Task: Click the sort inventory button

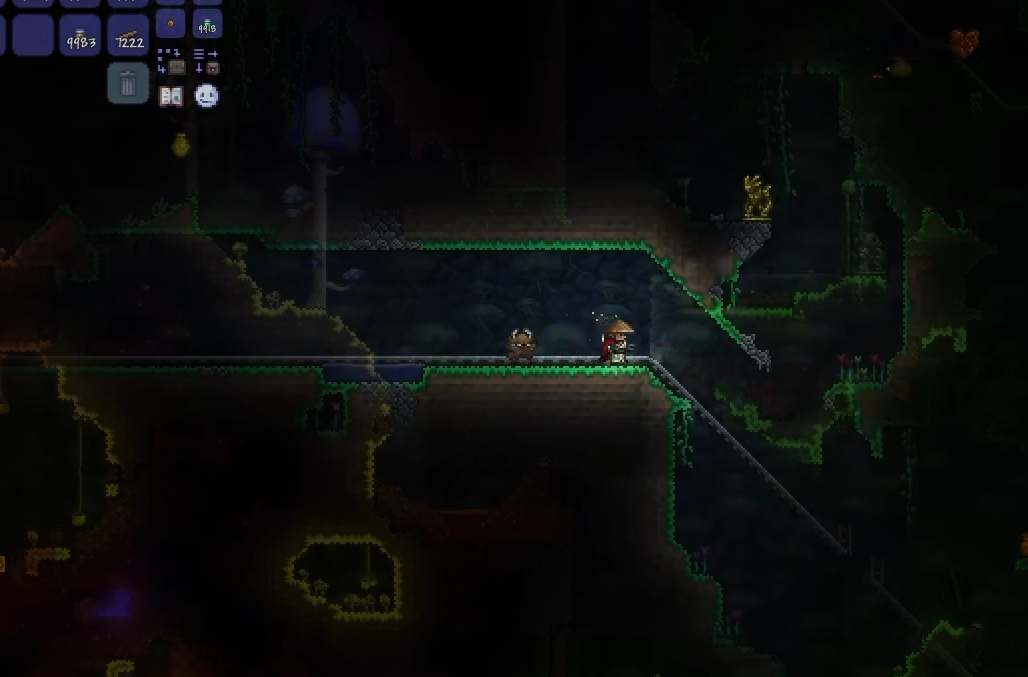Action: pyautogui.click(x=206, y=61)
